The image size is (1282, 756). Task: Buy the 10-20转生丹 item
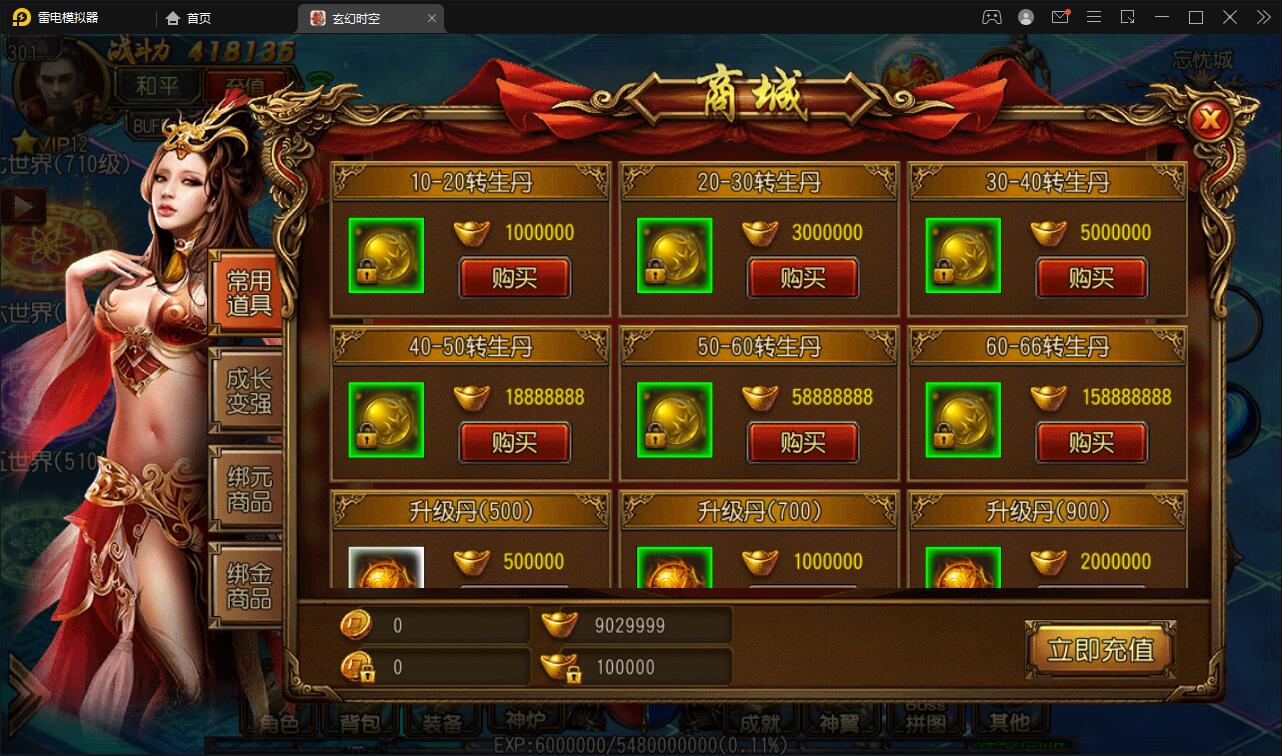click(x=514, y=278)
